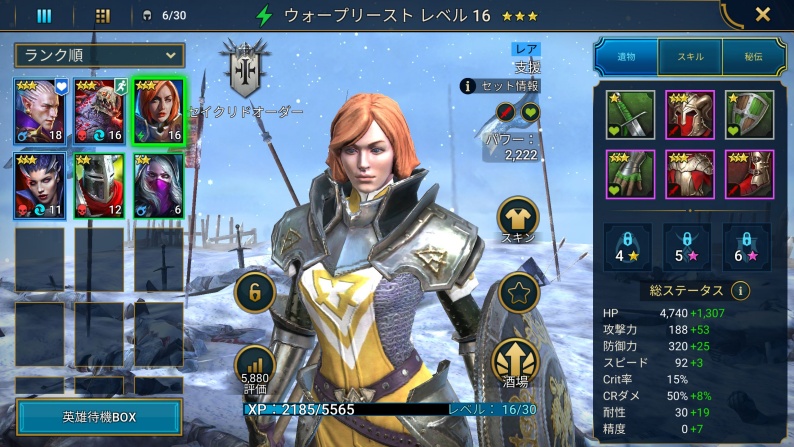Open the 英雄待機BOX button
Image resolution: width=794 pixels, height=447 pixels.
[99, 416]
